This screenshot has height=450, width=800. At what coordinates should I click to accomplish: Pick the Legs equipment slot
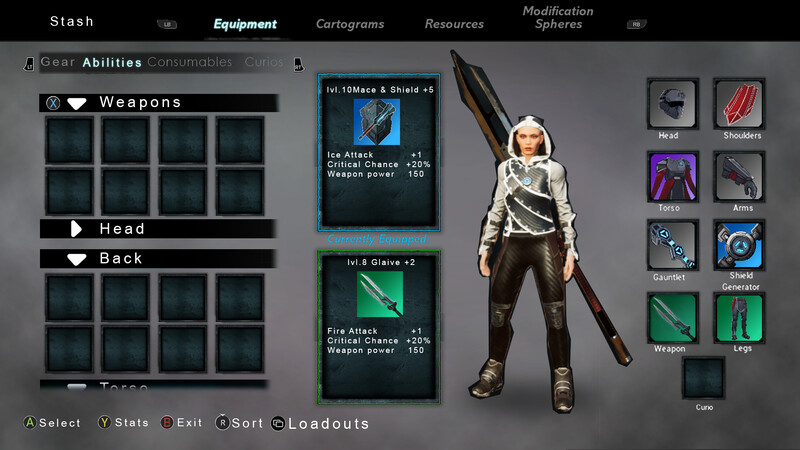[x=739, y=317]
